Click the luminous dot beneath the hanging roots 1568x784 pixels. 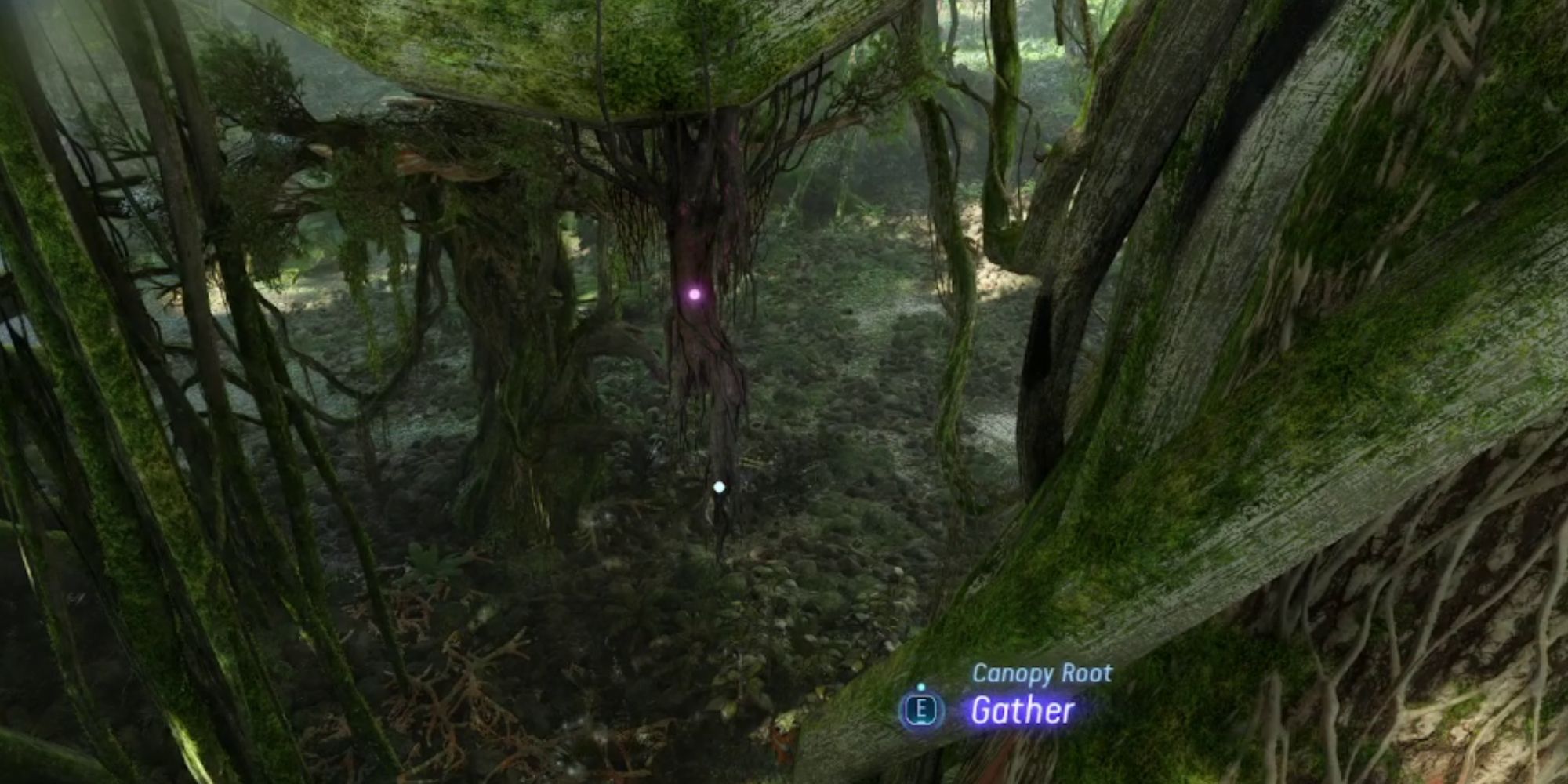point(718,487)
